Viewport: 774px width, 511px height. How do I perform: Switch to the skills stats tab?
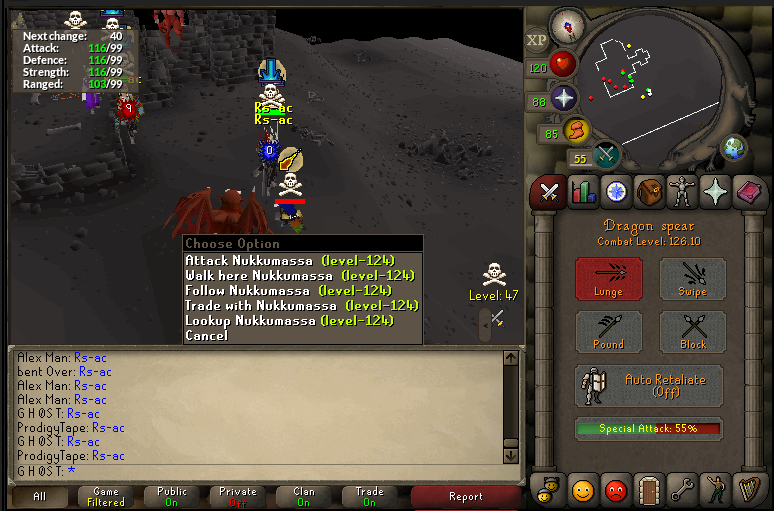(x=582, y=192)
